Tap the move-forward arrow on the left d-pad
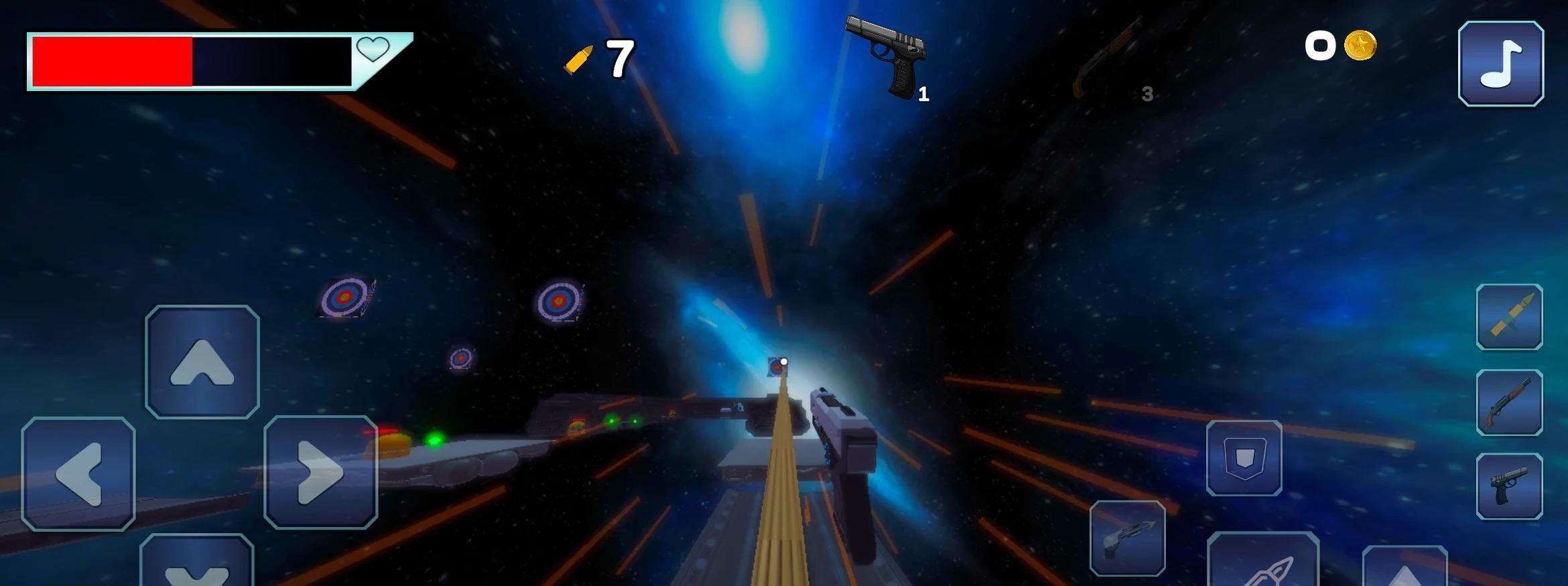 coord(202,362)
